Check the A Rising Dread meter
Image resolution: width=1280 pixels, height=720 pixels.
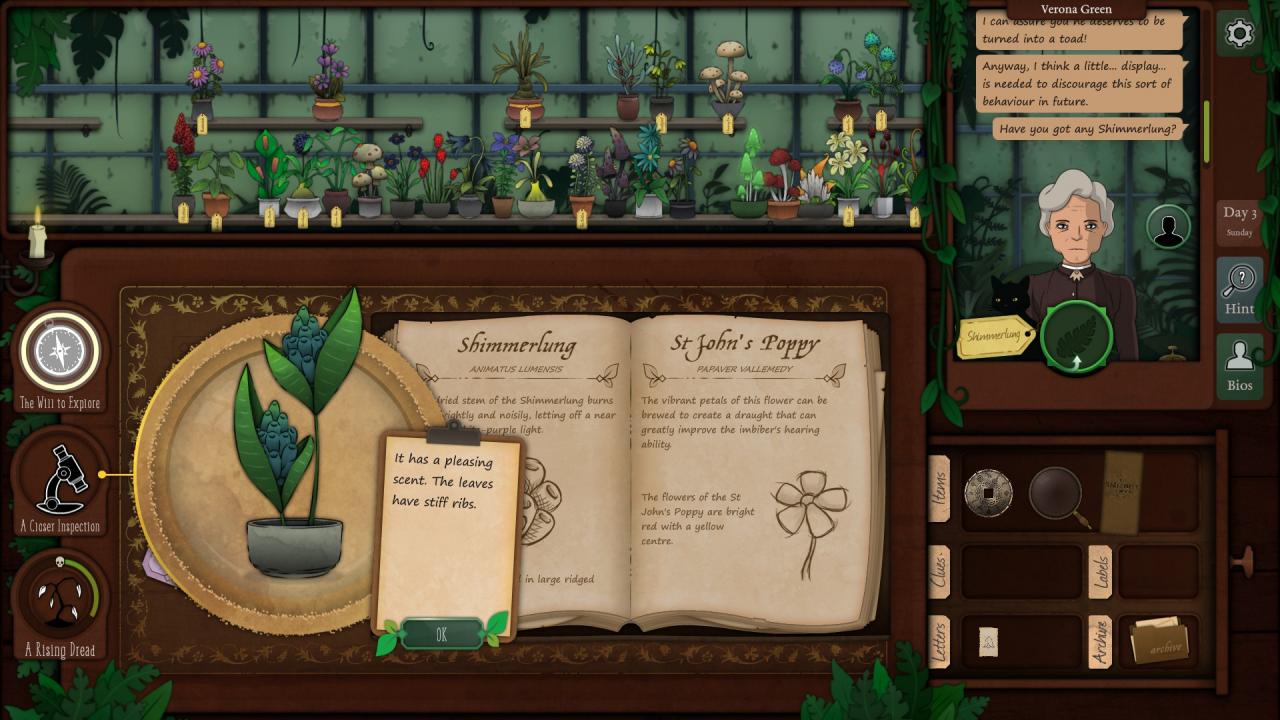tap(60, 600)
